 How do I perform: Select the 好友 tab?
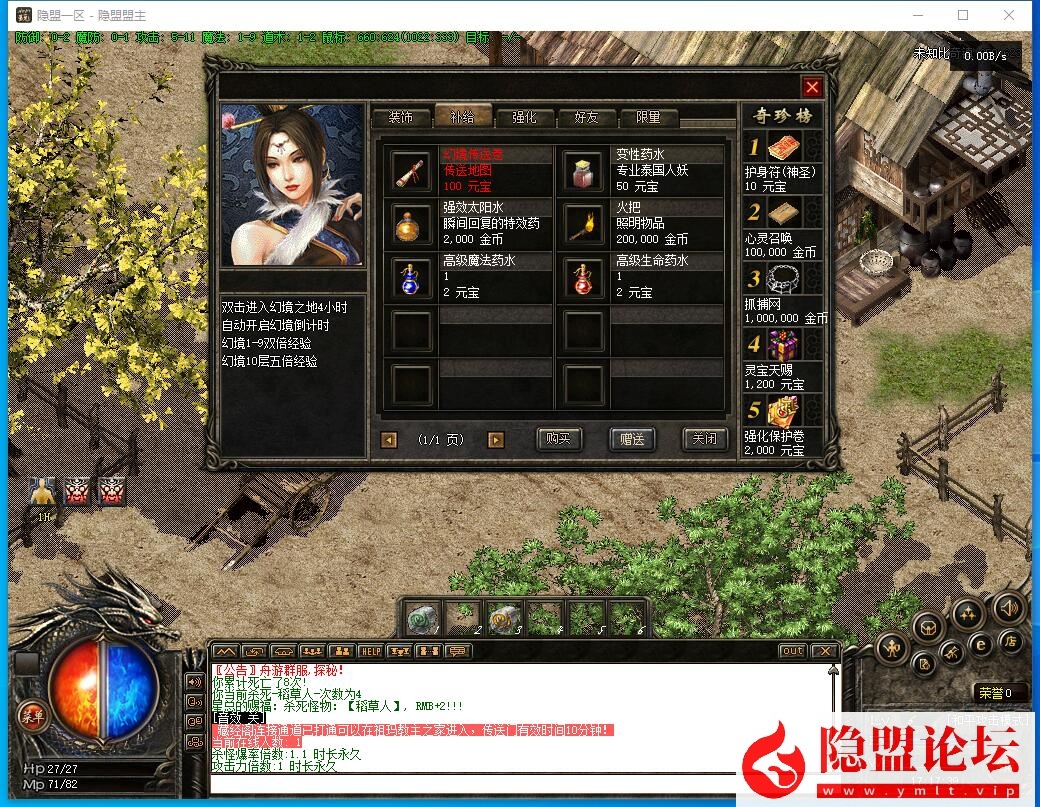pos(586,117)
